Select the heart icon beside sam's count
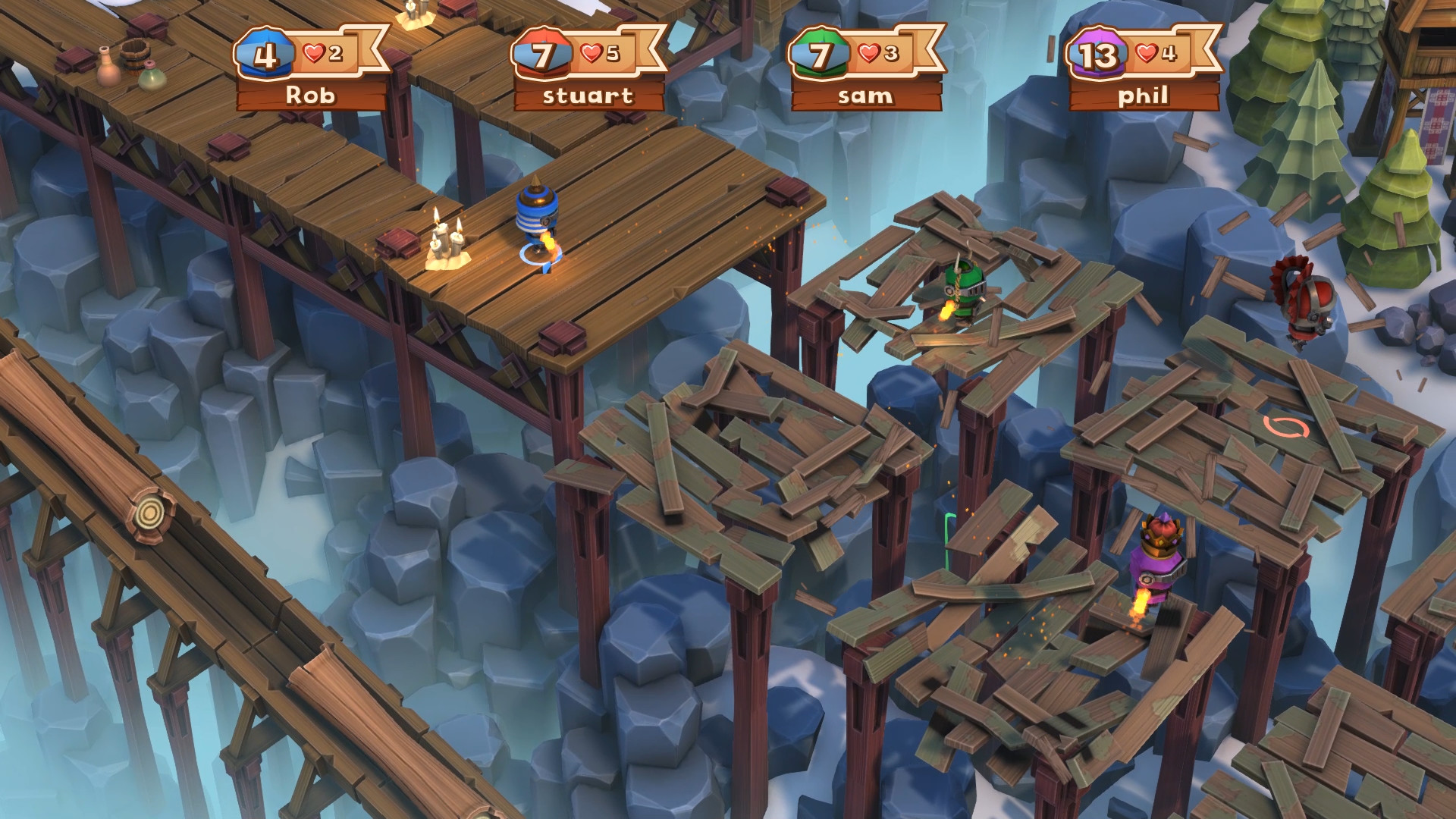This screenshot has height=819, width=1456. 869,54
